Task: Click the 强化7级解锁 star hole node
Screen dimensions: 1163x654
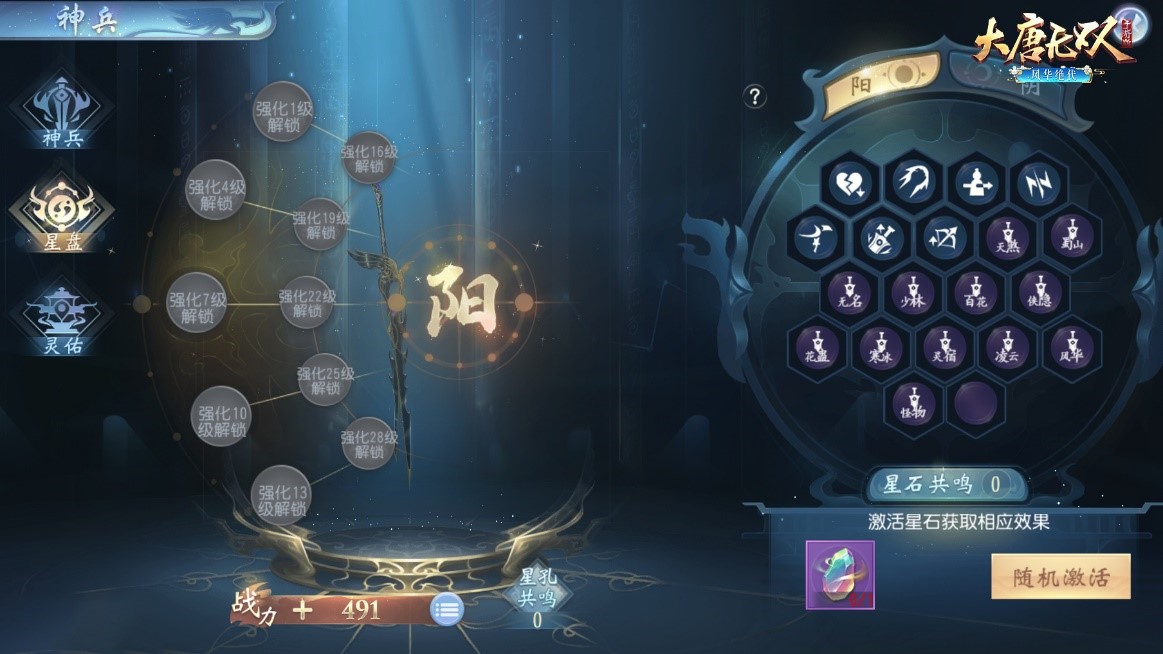Action: coord(196,302)
